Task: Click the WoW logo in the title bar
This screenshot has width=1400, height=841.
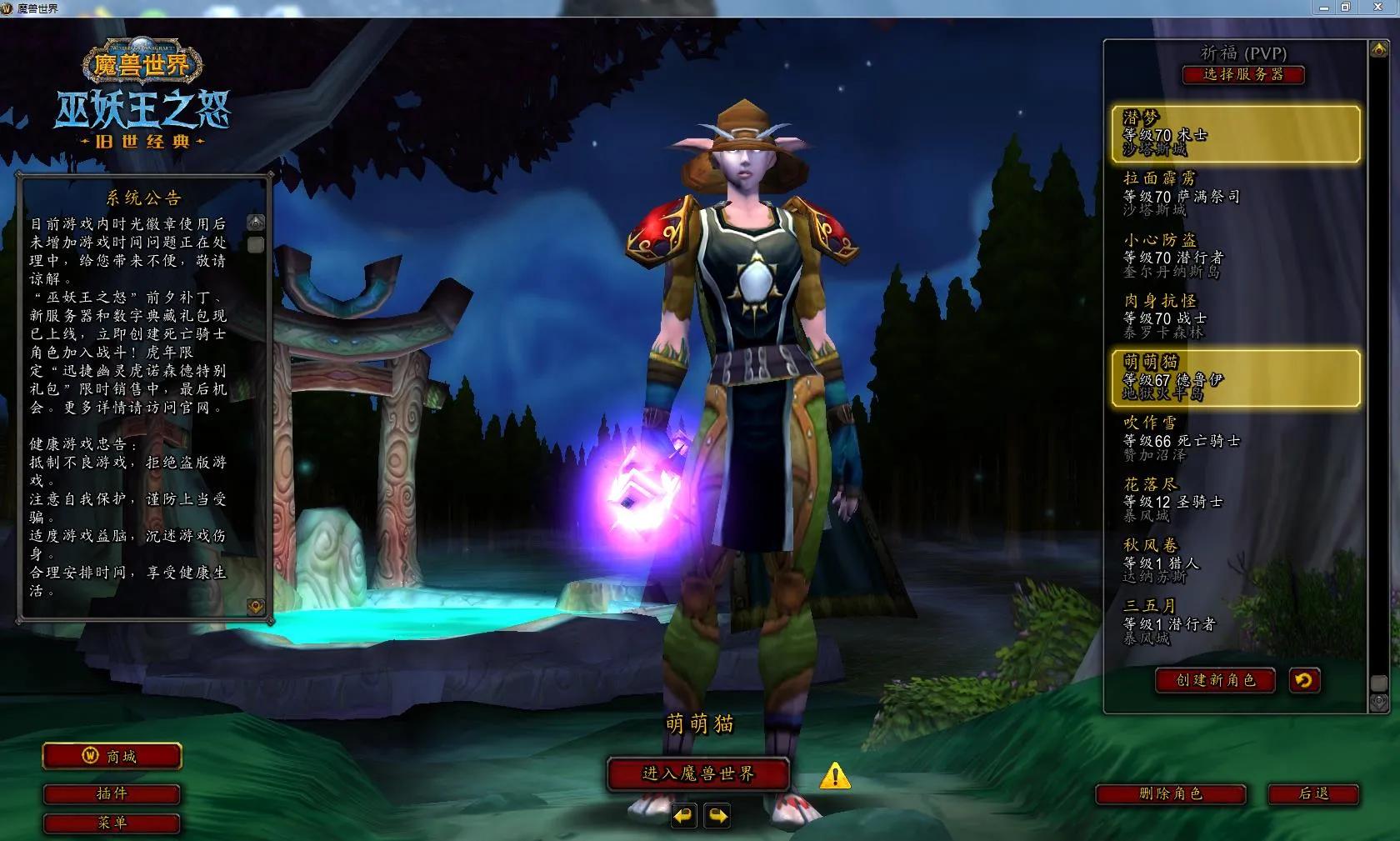Action: pyautogui.click(x=8, y=8)
